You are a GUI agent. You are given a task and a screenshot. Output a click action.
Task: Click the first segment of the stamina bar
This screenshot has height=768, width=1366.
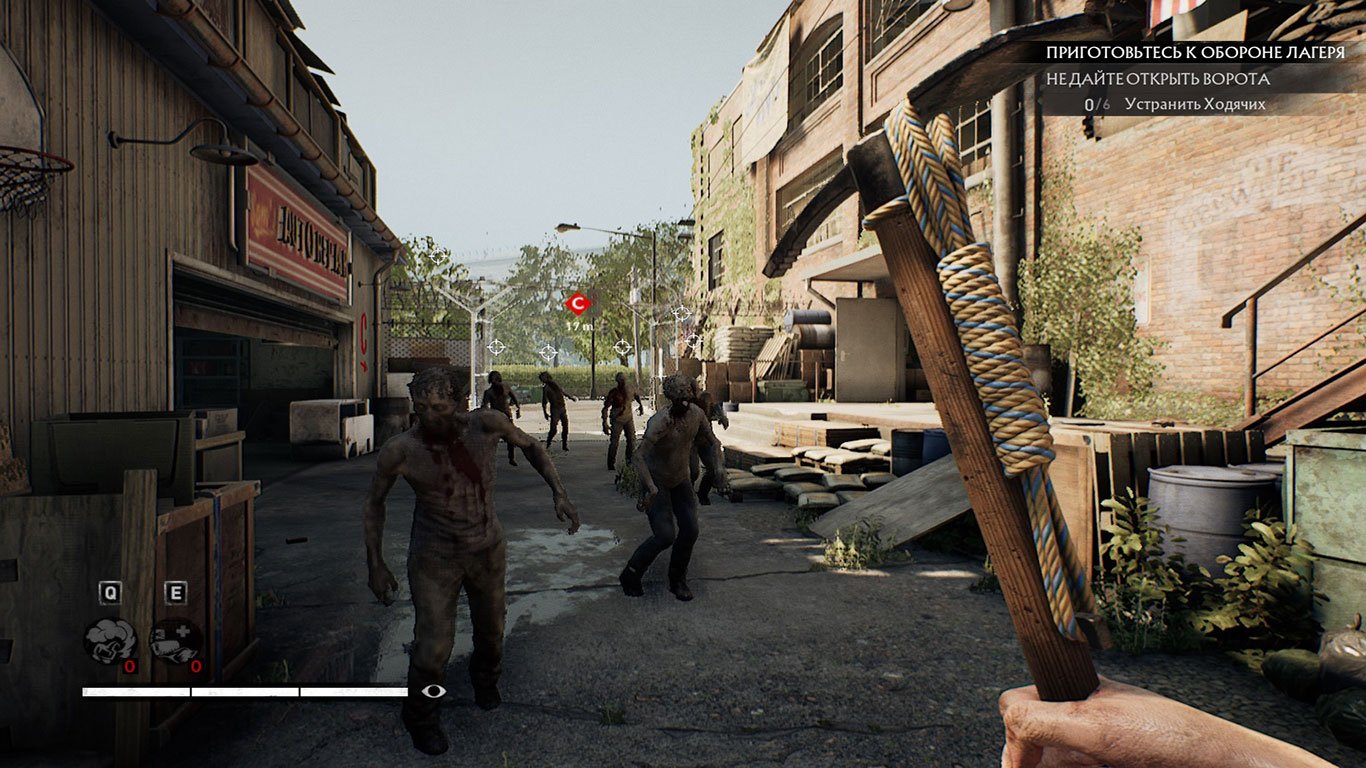(x=135, y=691)
